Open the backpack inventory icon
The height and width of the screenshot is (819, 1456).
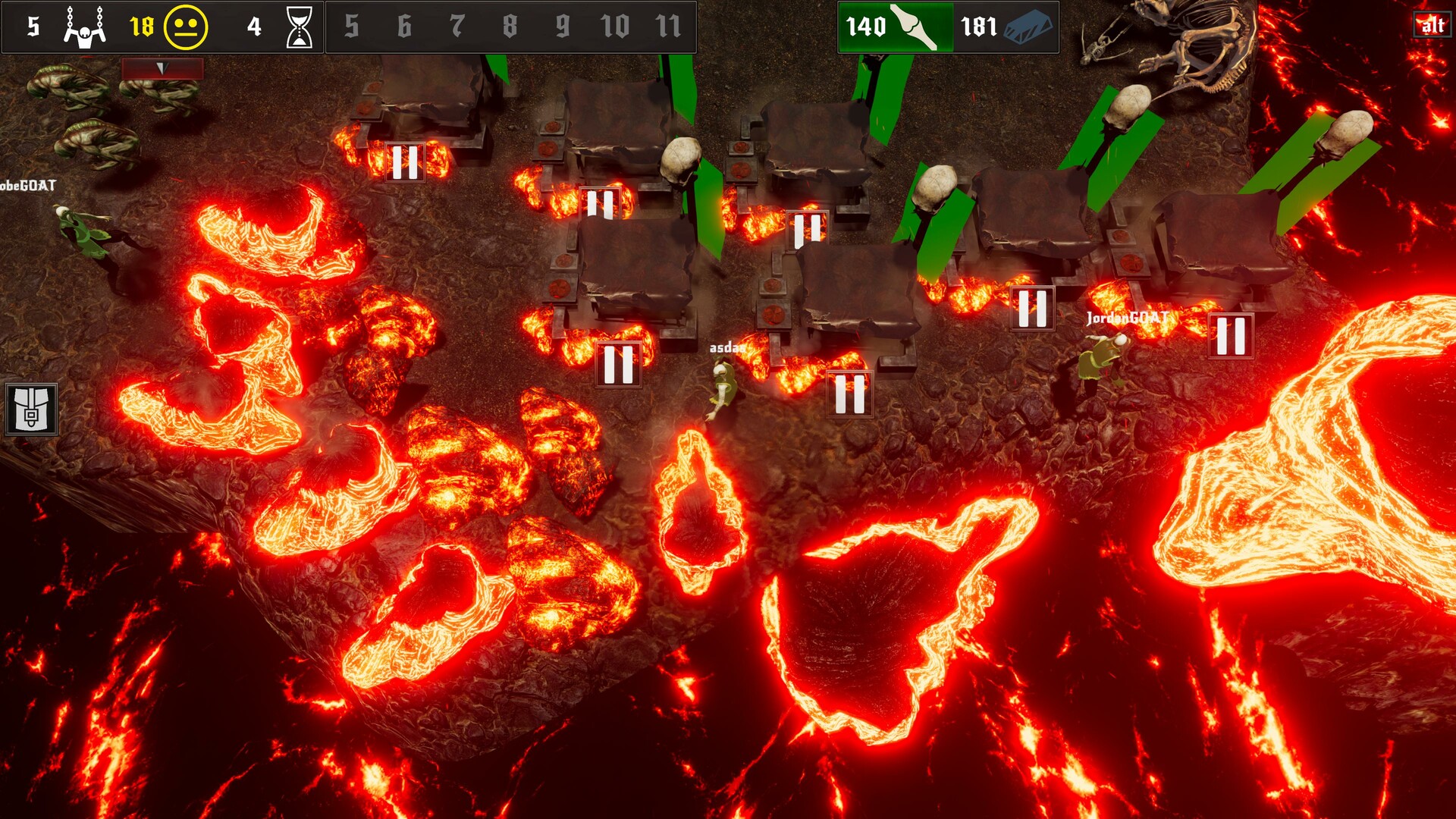(30, 409)
